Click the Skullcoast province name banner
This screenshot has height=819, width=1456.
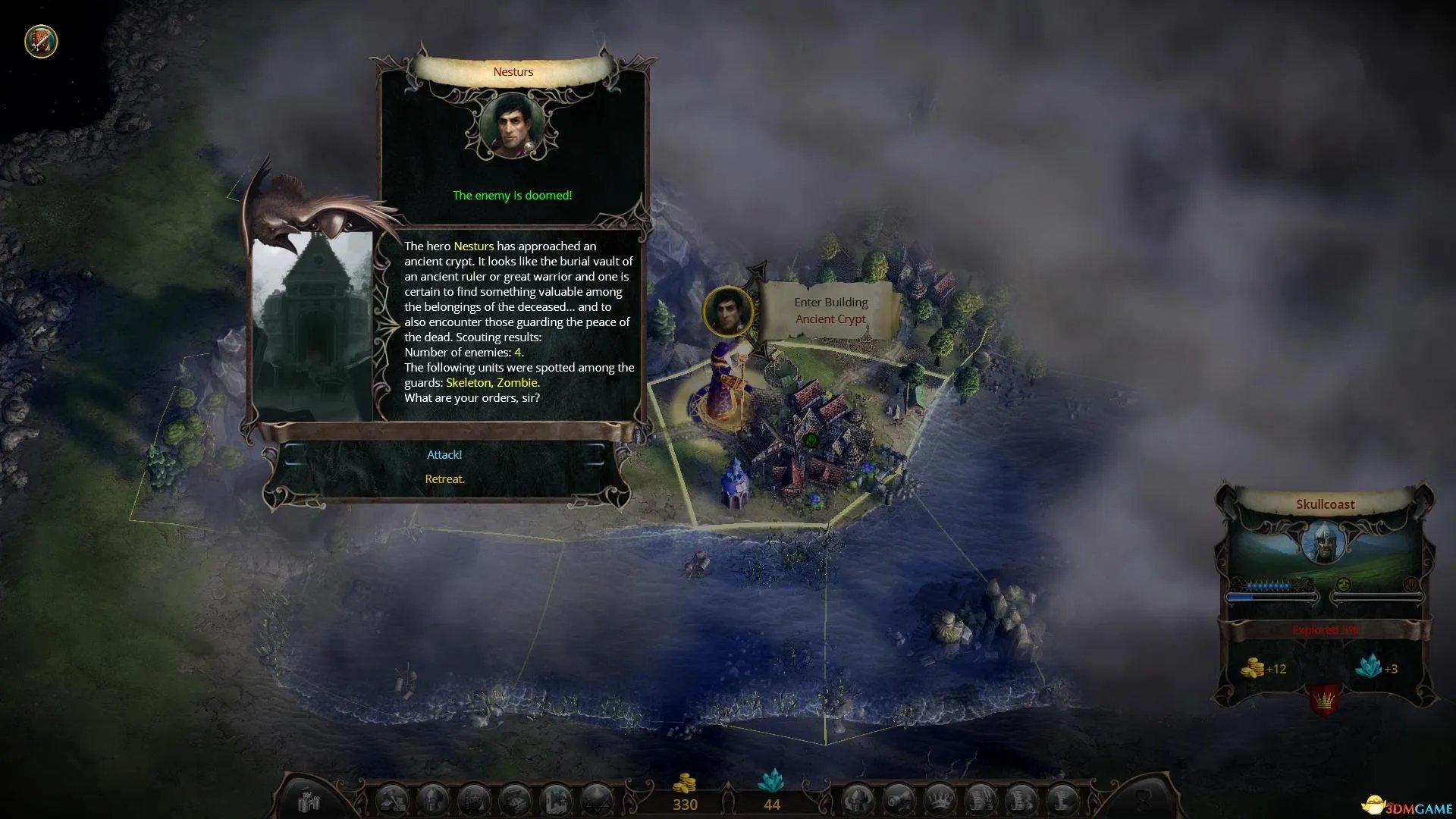(x=1325, y=504)
